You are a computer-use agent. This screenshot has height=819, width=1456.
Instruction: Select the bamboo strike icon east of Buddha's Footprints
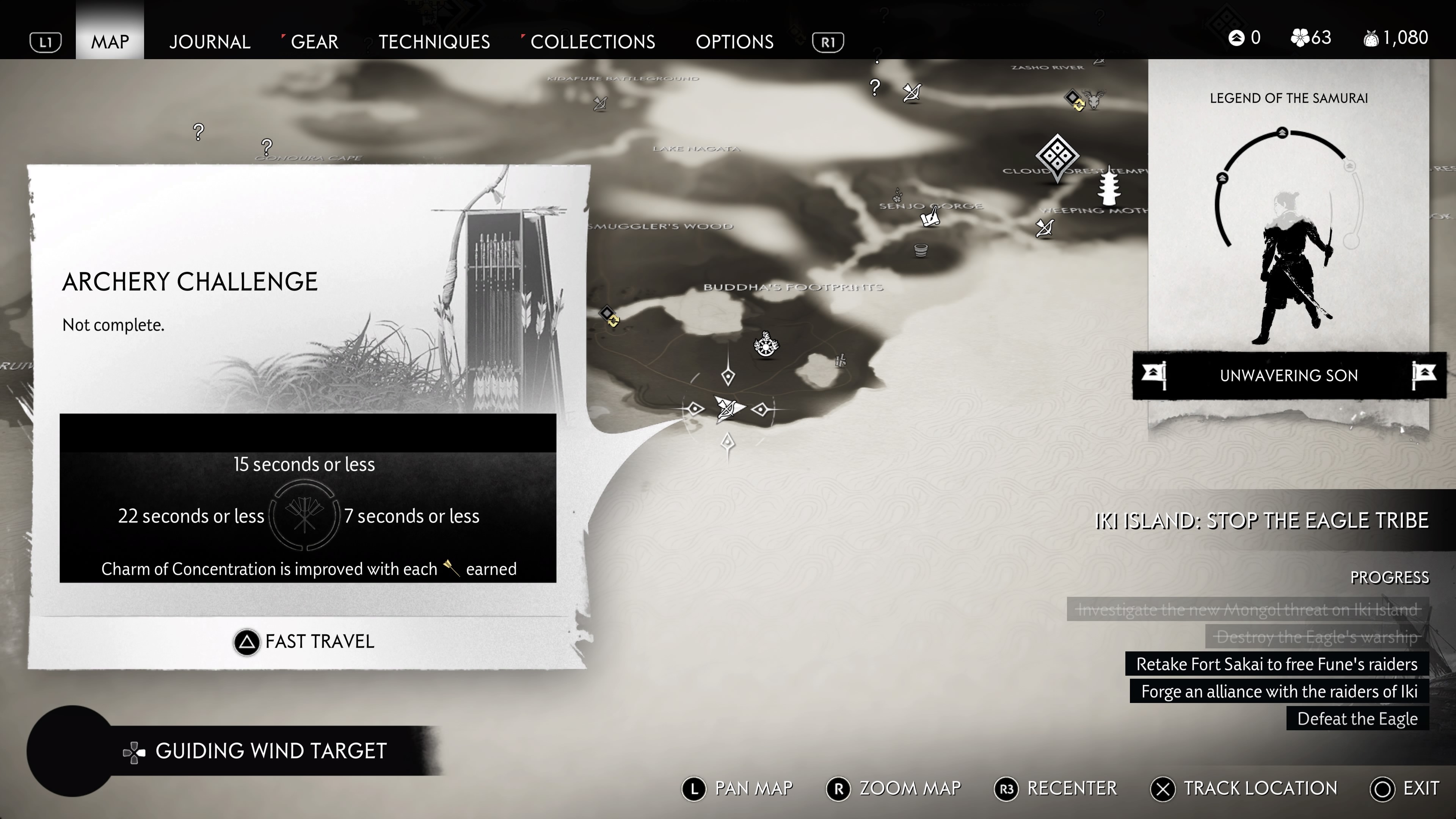coord(841,361)
